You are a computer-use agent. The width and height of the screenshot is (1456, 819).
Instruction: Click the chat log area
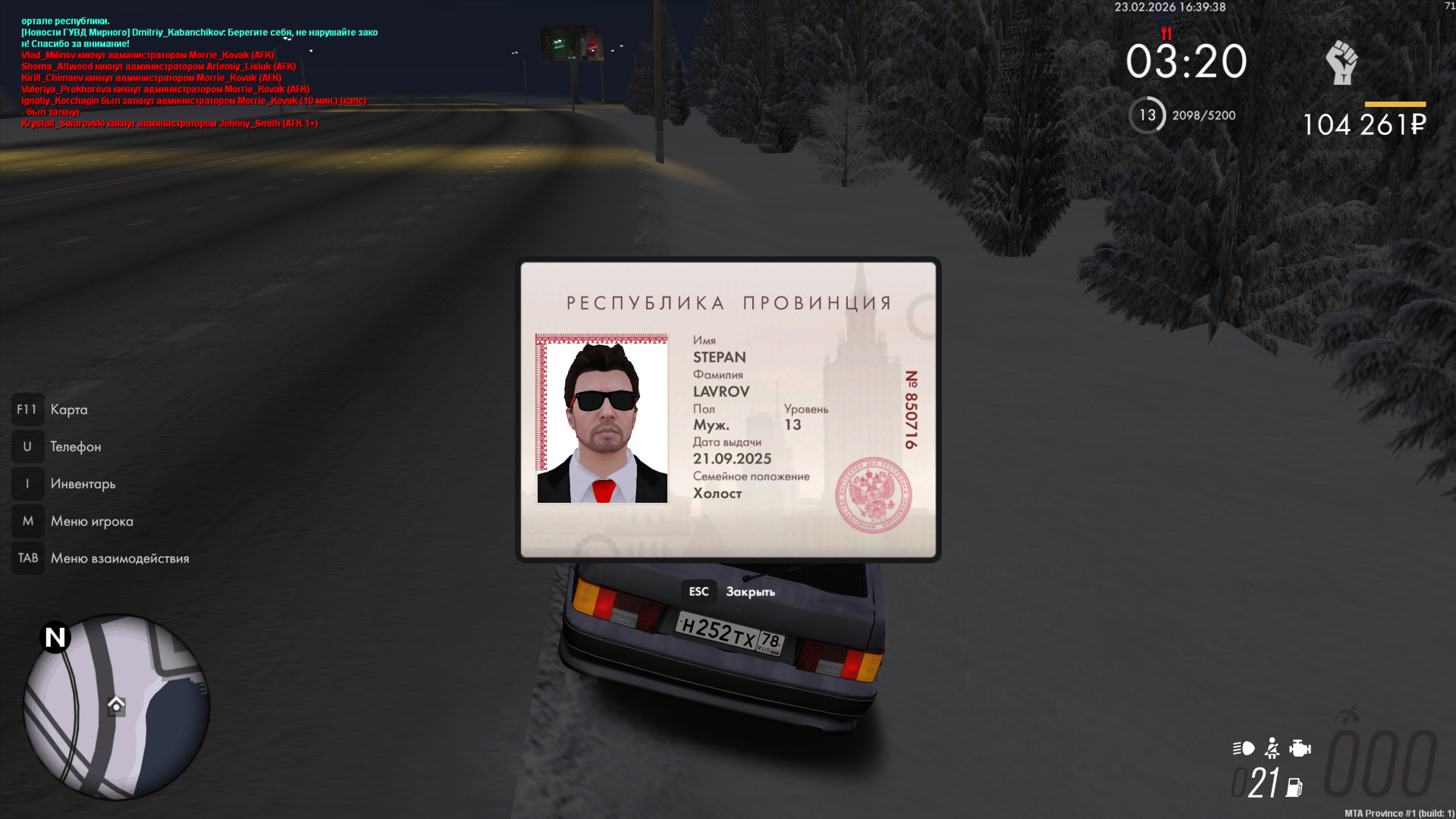pos(197,72)
